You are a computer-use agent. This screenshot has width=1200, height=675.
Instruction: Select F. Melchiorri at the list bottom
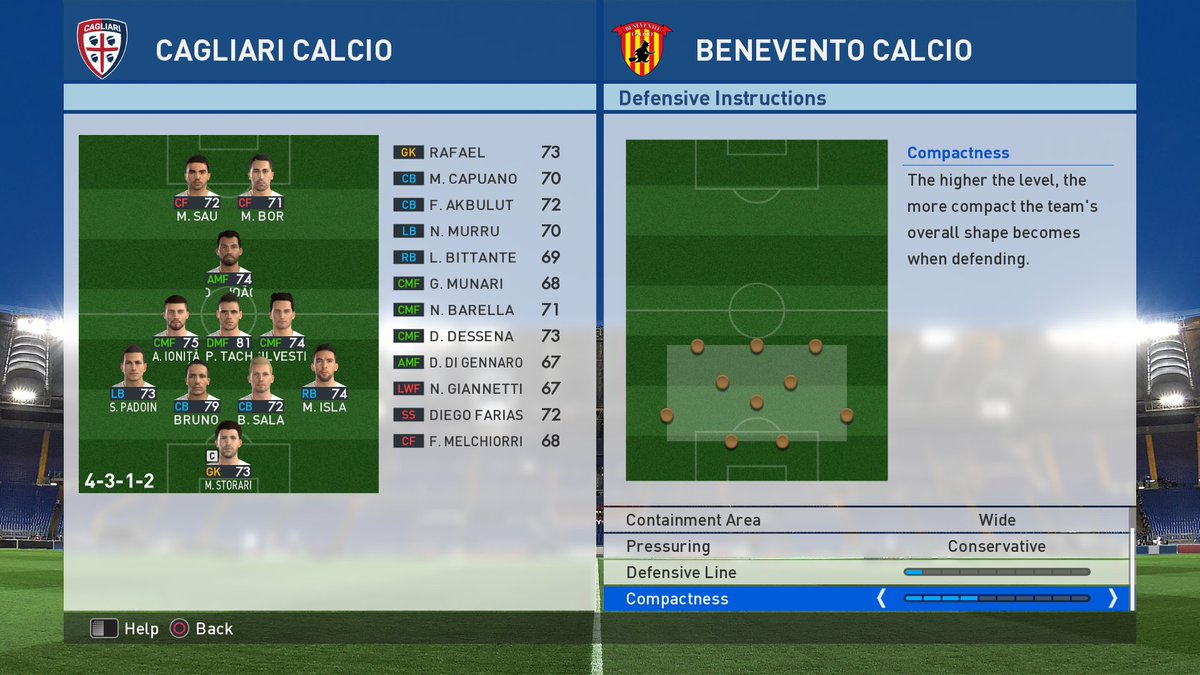(476, 441)
